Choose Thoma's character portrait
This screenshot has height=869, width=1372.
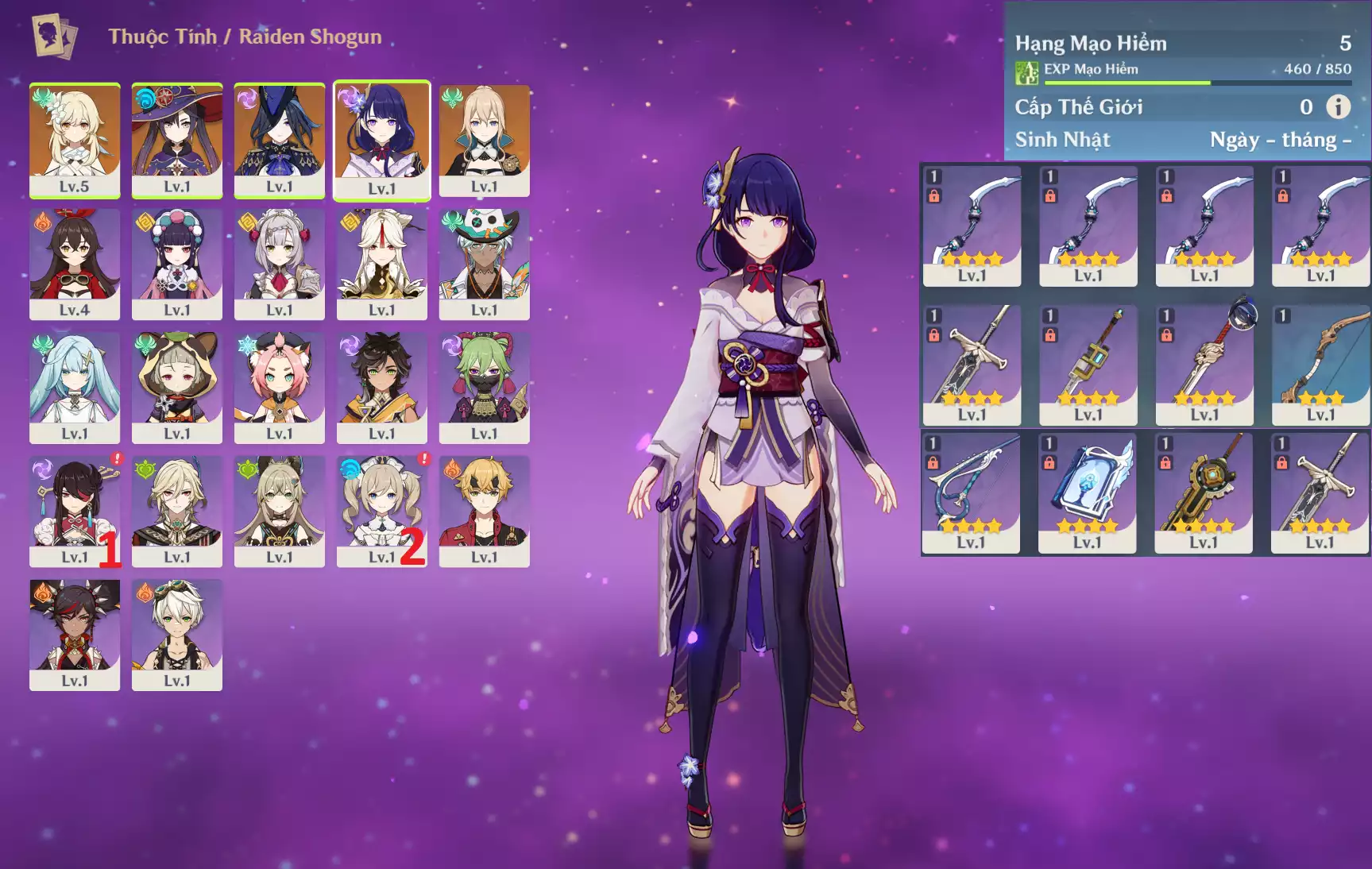pos(485,511)
